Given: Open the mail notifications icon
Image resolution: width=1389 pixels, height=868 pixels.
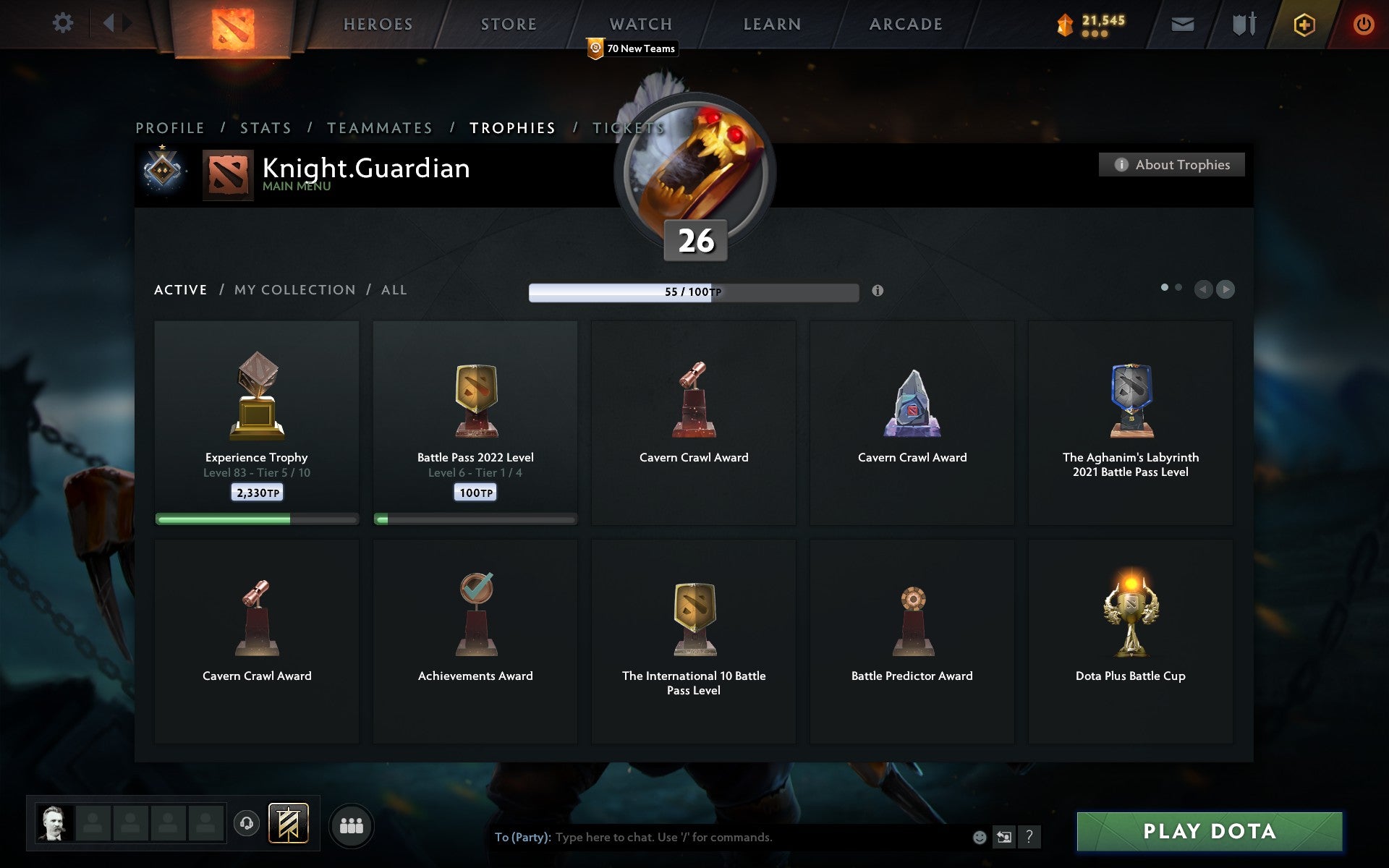Looking at the screenshot, I should pyautogui.click(x=1182, y=24).
